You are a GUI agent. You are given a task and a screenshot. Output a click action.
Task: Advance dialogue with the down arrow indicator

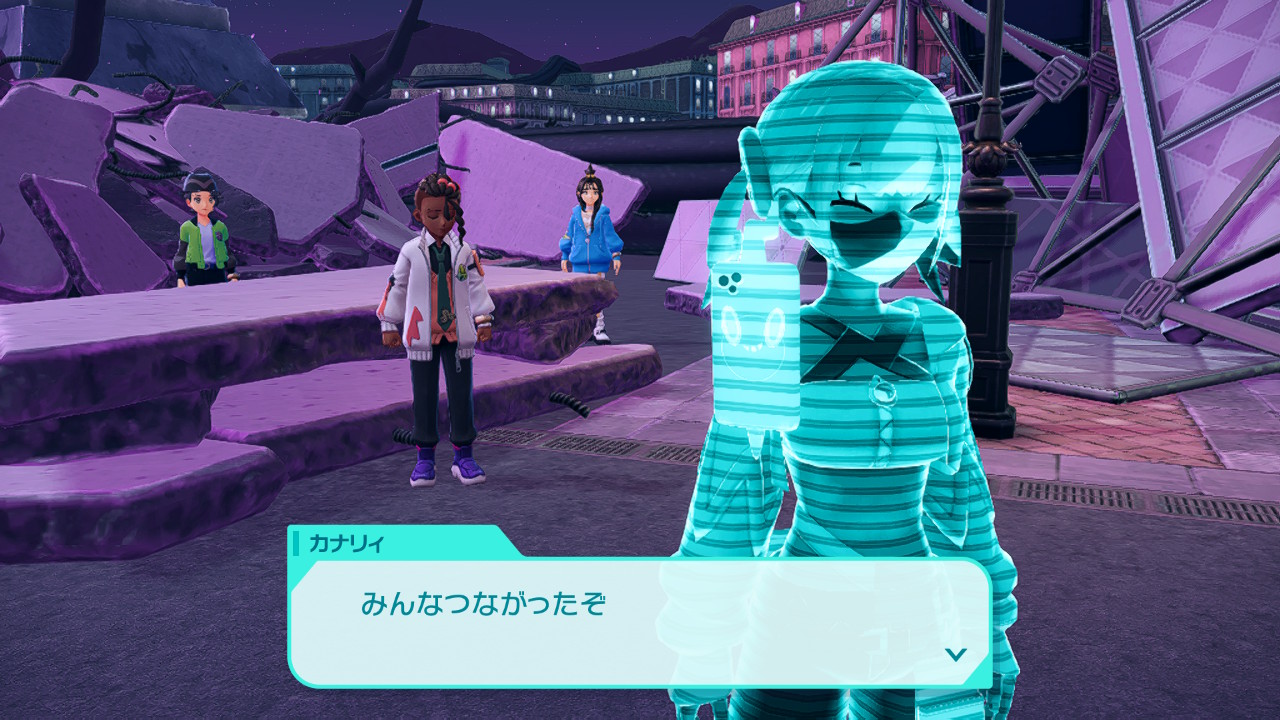[956, 654]
